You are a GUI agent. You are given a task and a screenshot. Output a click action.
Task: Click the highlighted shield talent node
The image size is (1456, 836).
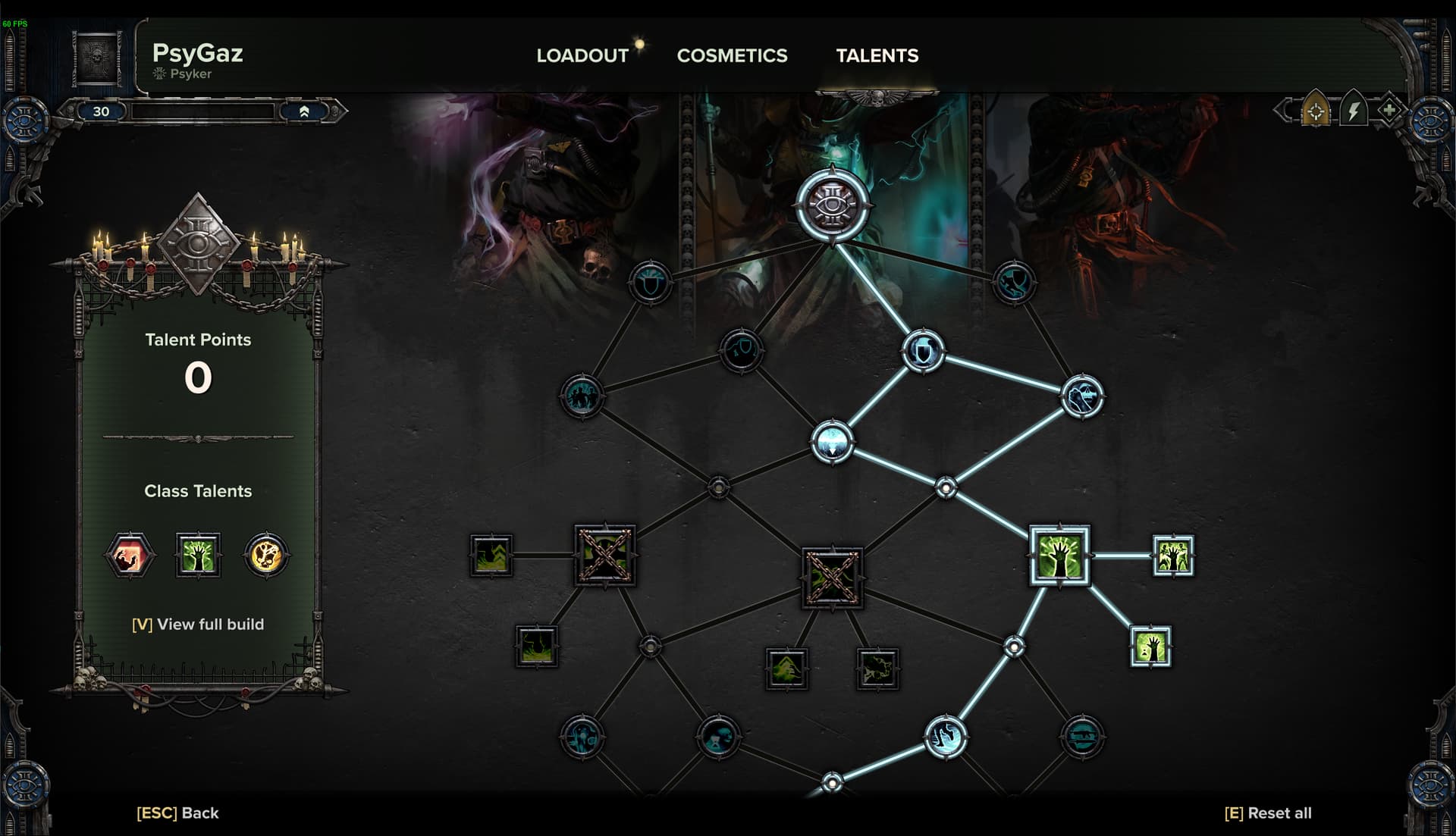click(923, 351)
